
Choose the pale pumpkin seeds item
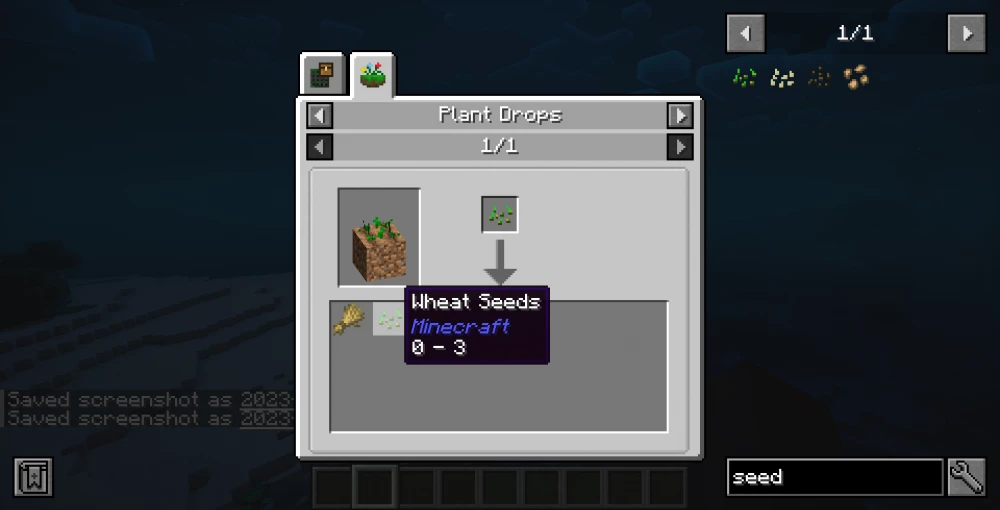pos(782,77)
